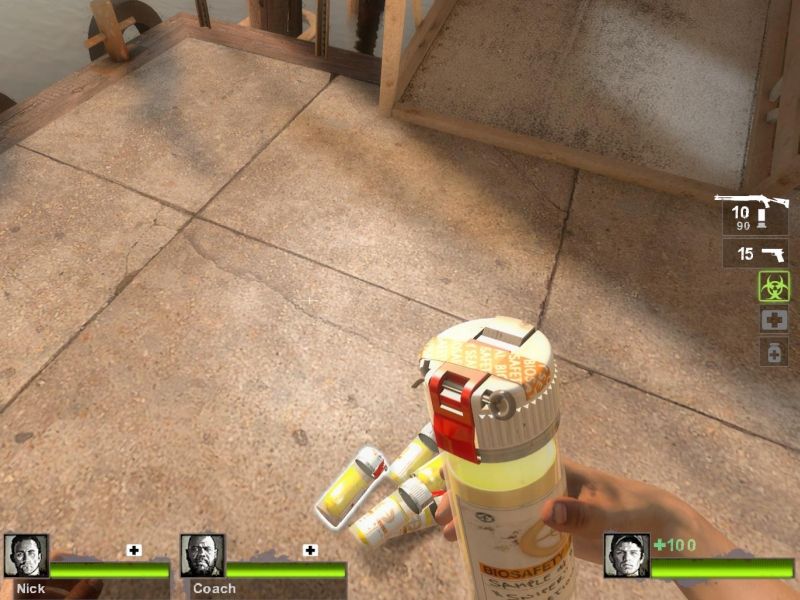Choose the first aid kit slot
This screenshot has height=600, width=800.
[773, 320]
